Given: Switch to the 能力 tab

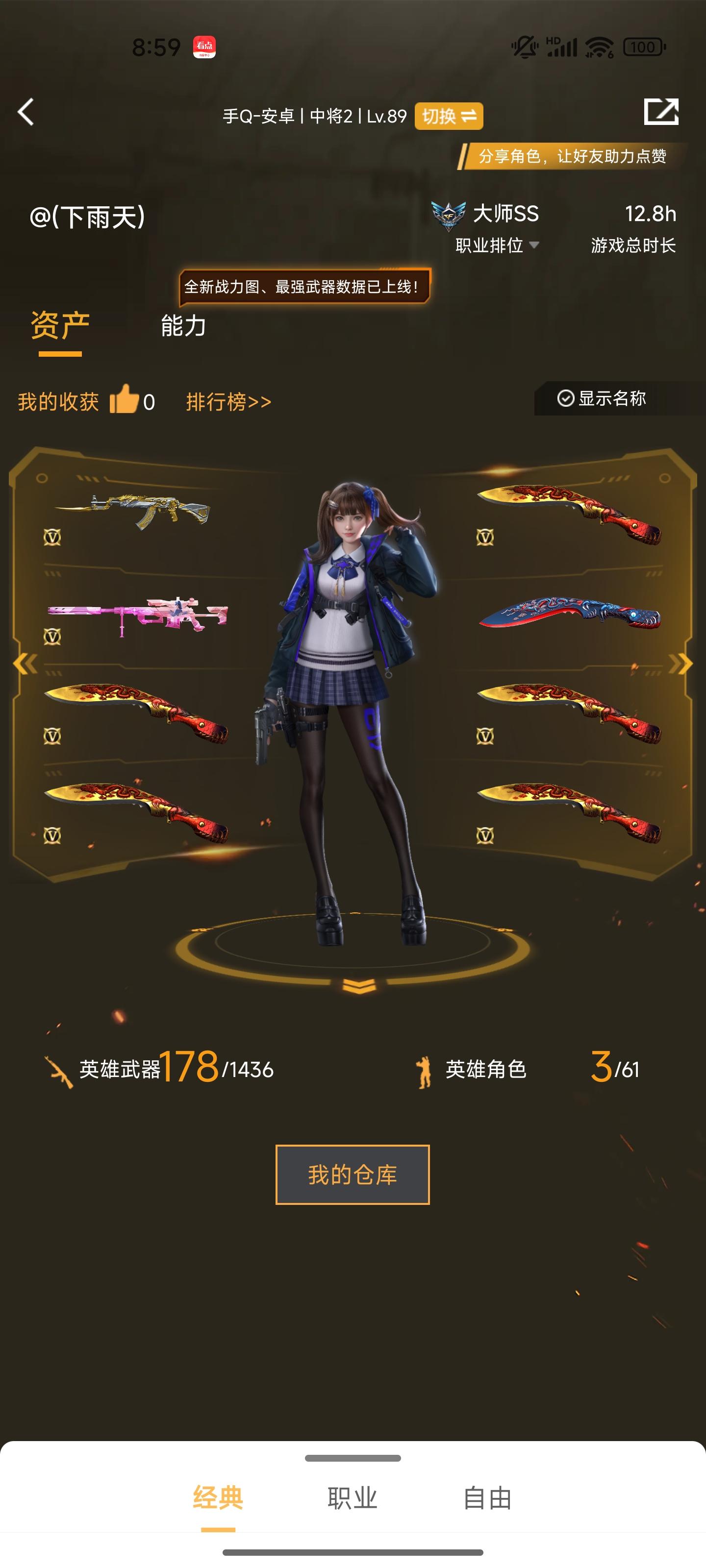Looking at the screenshot, I should (x=183, y=326).
